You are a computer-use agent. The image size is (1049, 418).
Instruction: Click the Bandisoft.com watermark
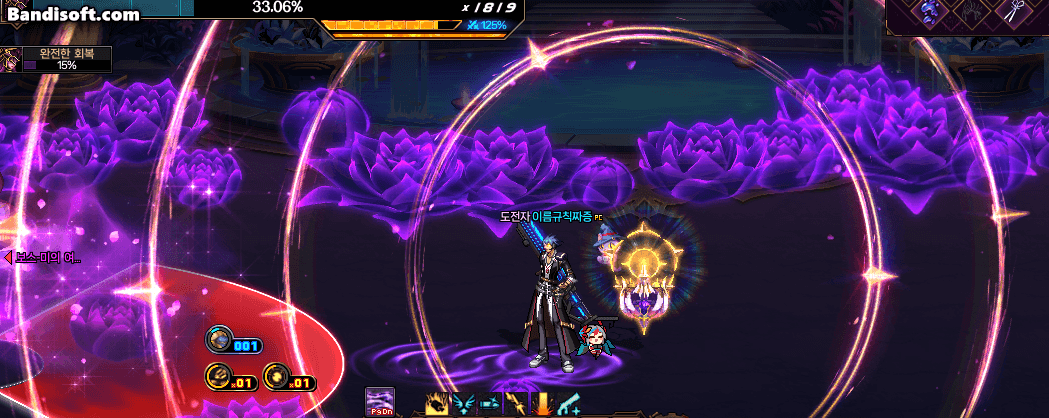point(72,15)
